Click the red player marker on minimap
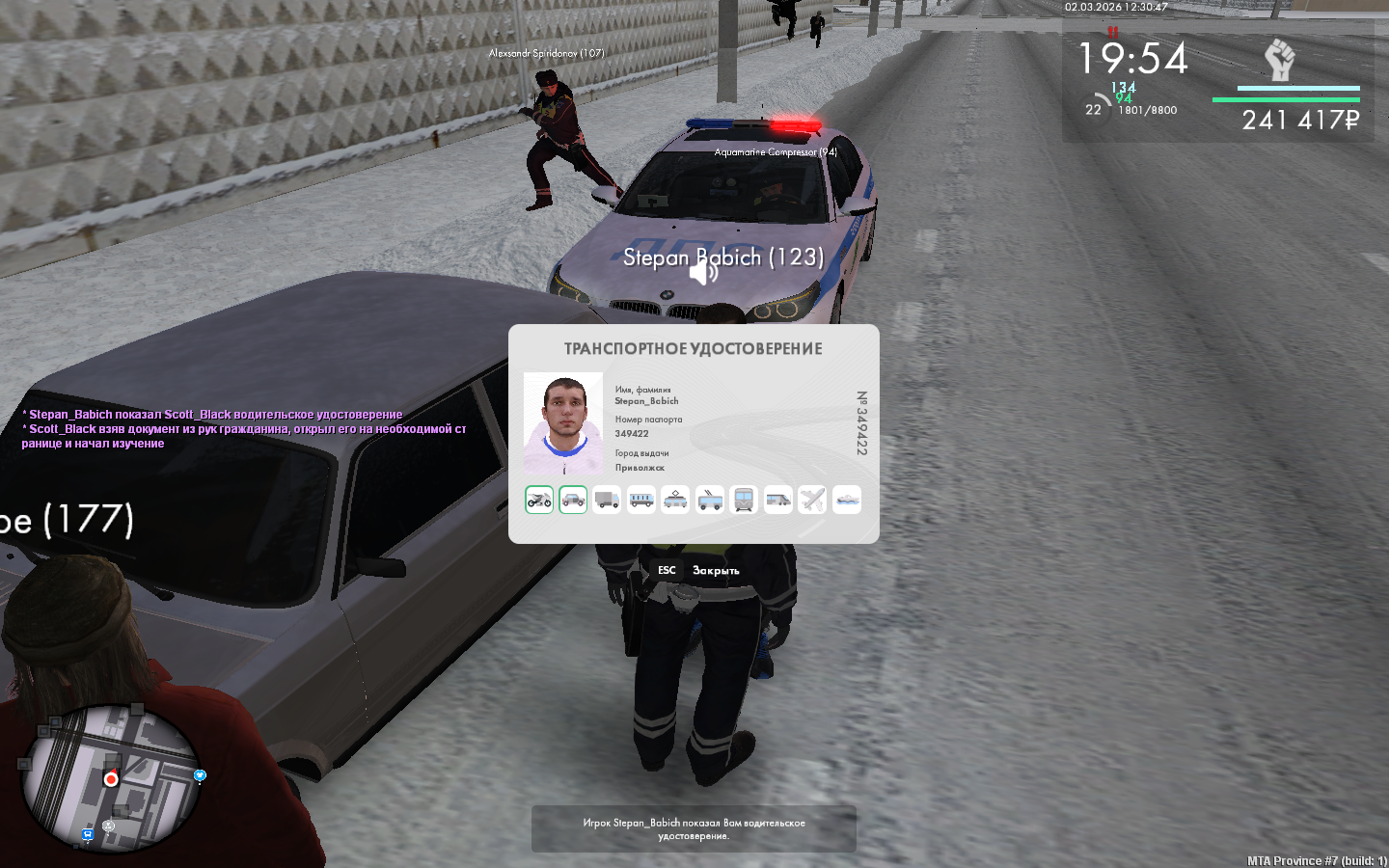 point(112,779)
